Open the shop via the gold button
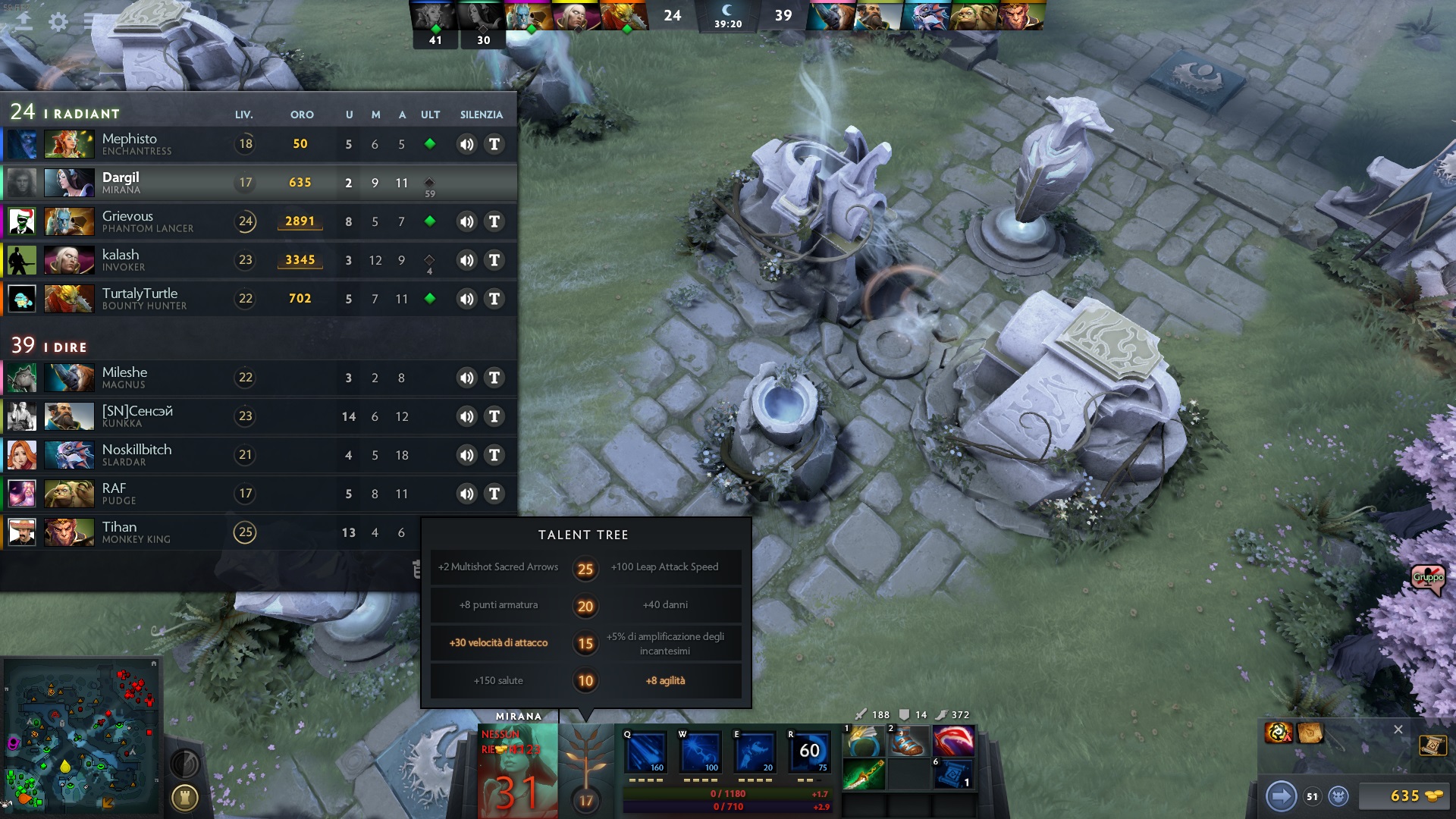Image resolution: width=1456 pixels, height=819 pixels. click(1405, 795)
